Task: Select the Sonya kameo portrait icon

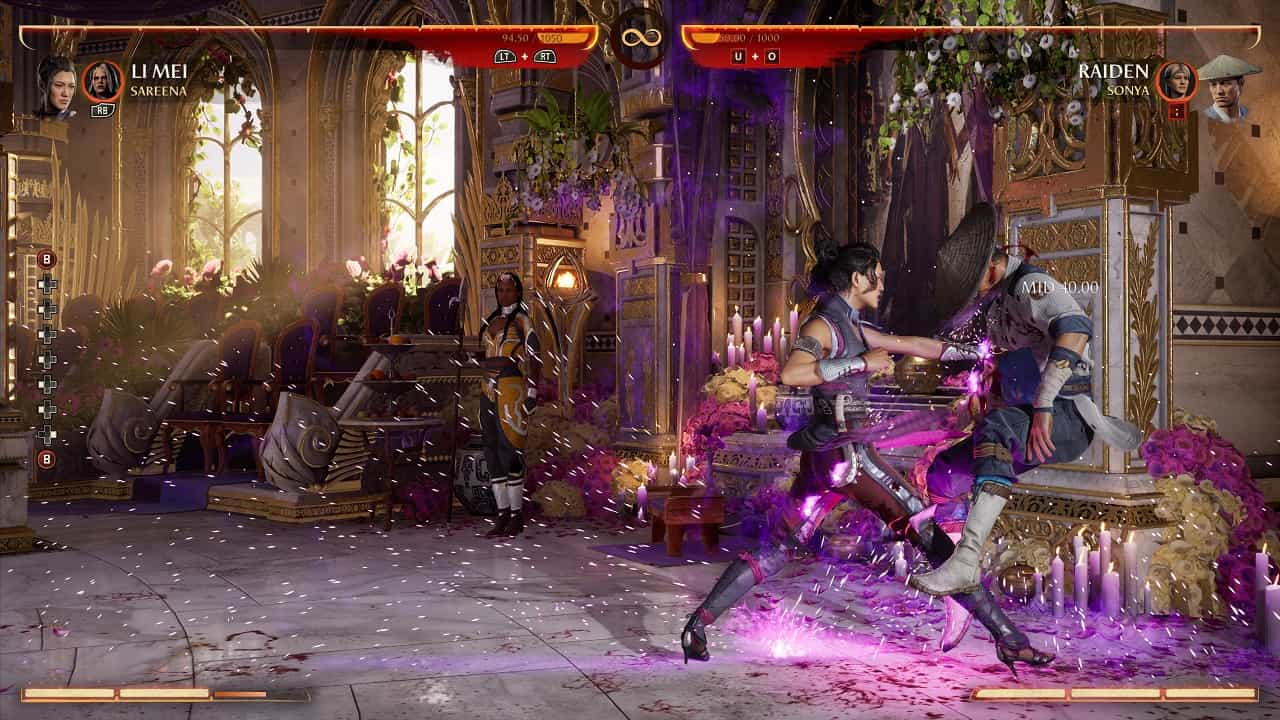Action: tap(1176, 81)
